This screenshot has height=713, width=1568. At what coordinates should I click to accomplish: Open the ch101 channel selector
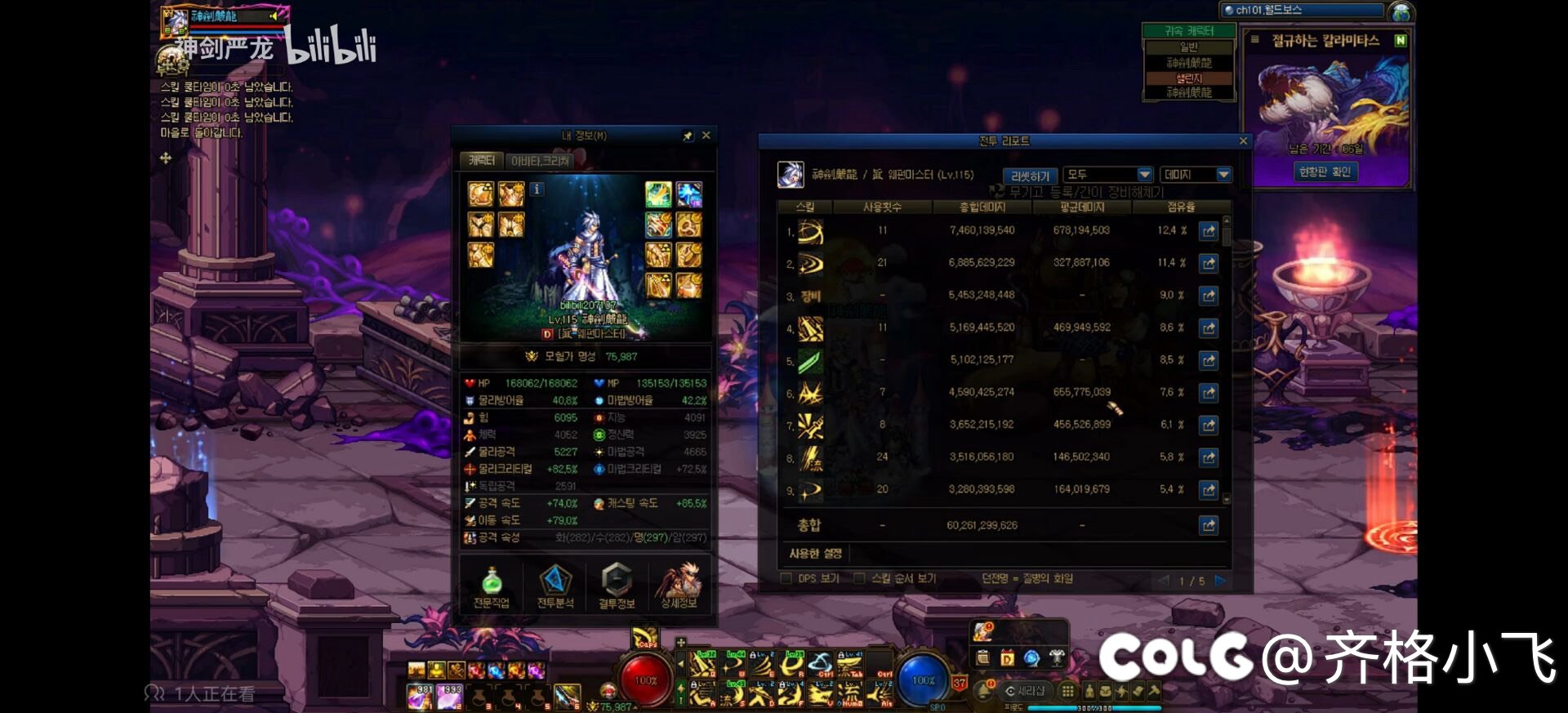click(x=1303, y=11)
